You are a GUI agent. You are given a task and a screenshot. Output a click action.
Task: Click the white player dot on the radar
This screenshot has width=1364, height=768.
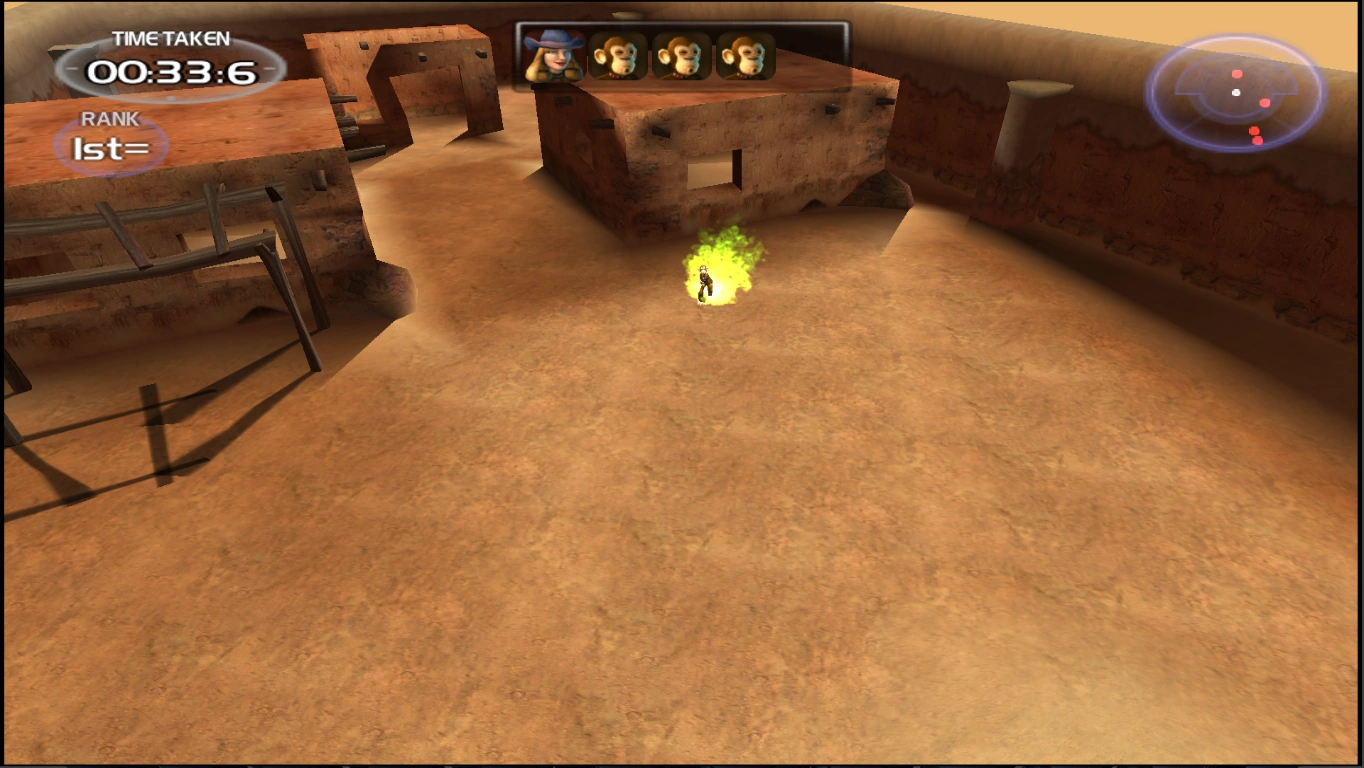[1236, 92]
